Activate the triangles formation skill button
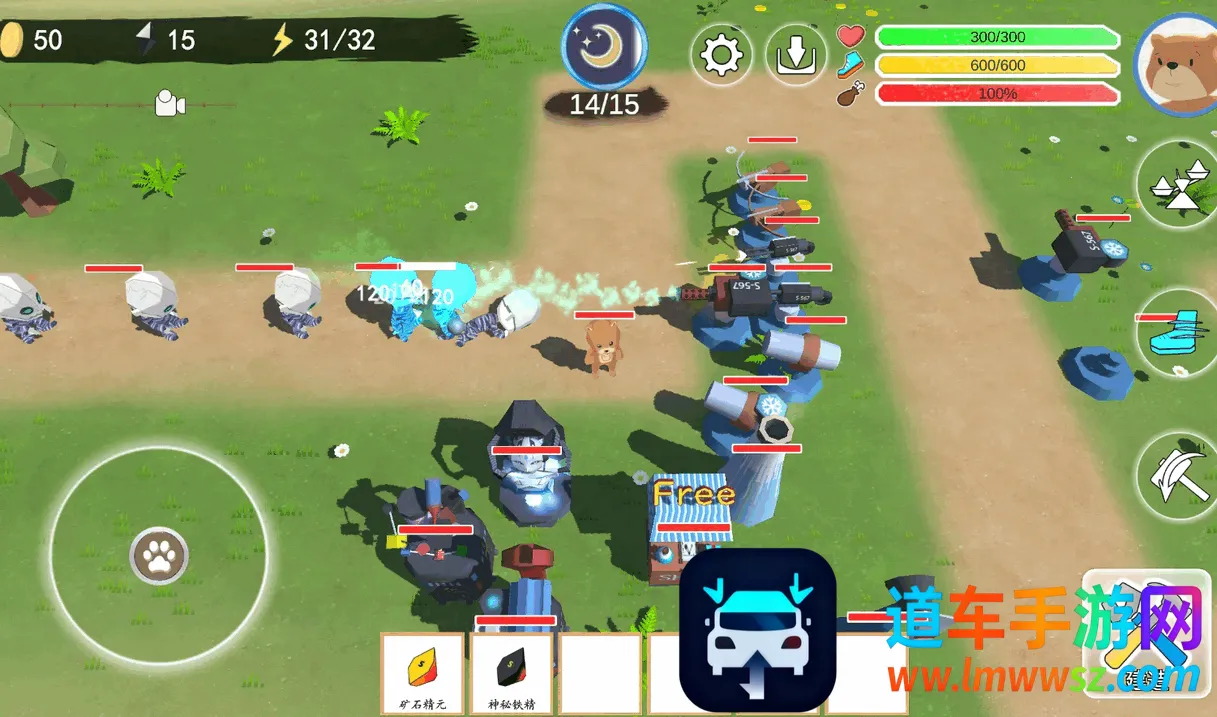This screenshot has width=1217, height=717. pyautogui.click(x=1177, y=185)
